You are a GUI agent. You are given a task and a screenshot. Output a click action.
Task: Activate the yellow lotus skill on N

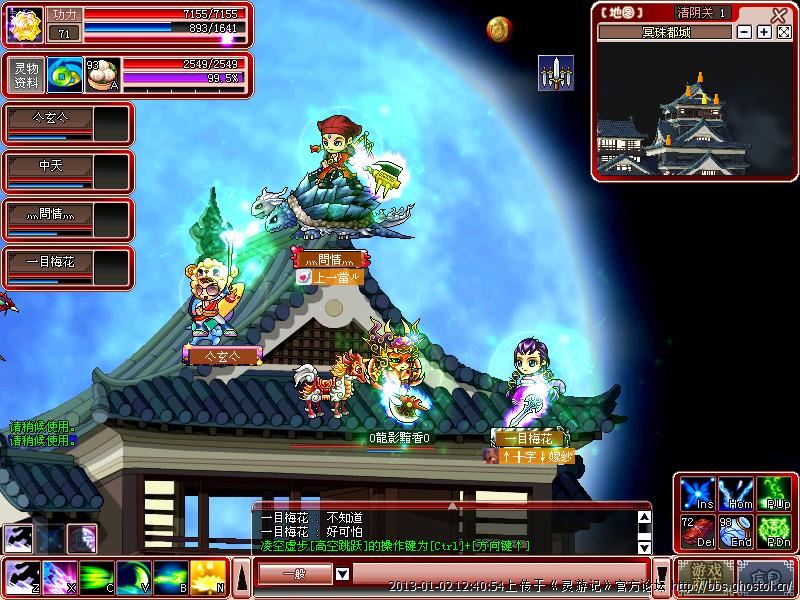pyautogui.click(x=208, y=577)
